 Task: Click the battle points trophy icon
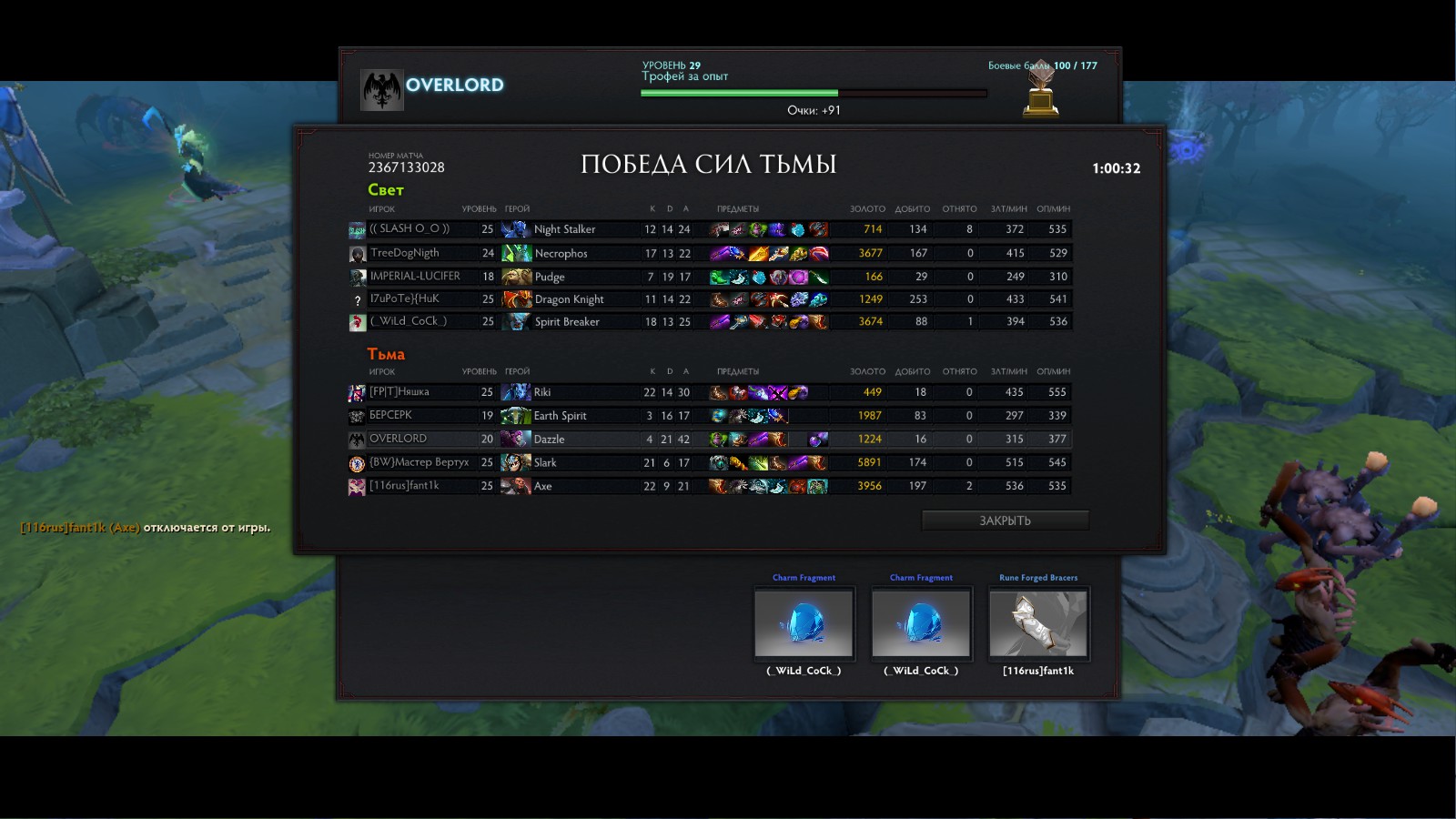point(1041,93)
